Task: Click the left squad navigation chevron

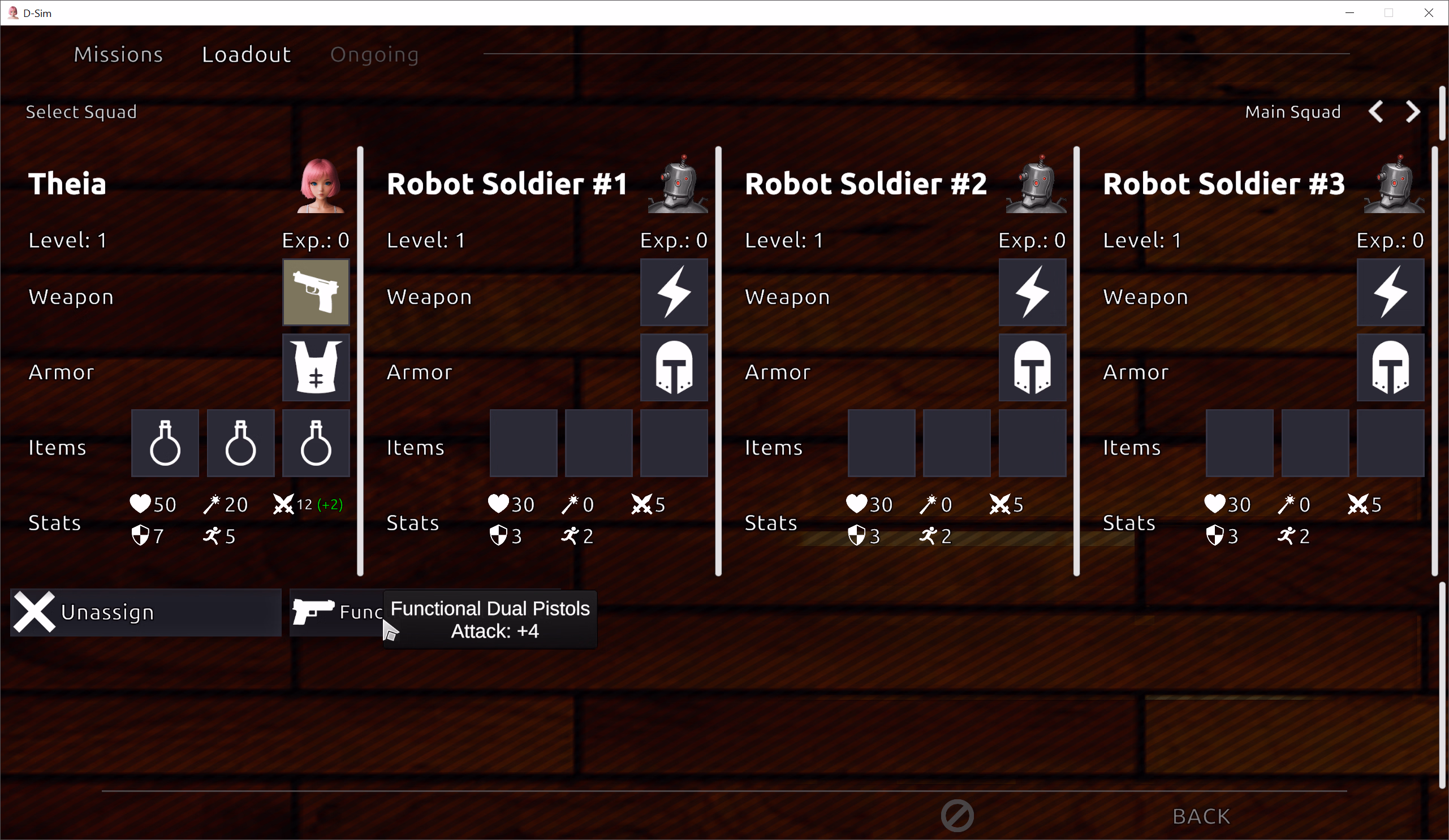Action: [x=1377, y=111]
